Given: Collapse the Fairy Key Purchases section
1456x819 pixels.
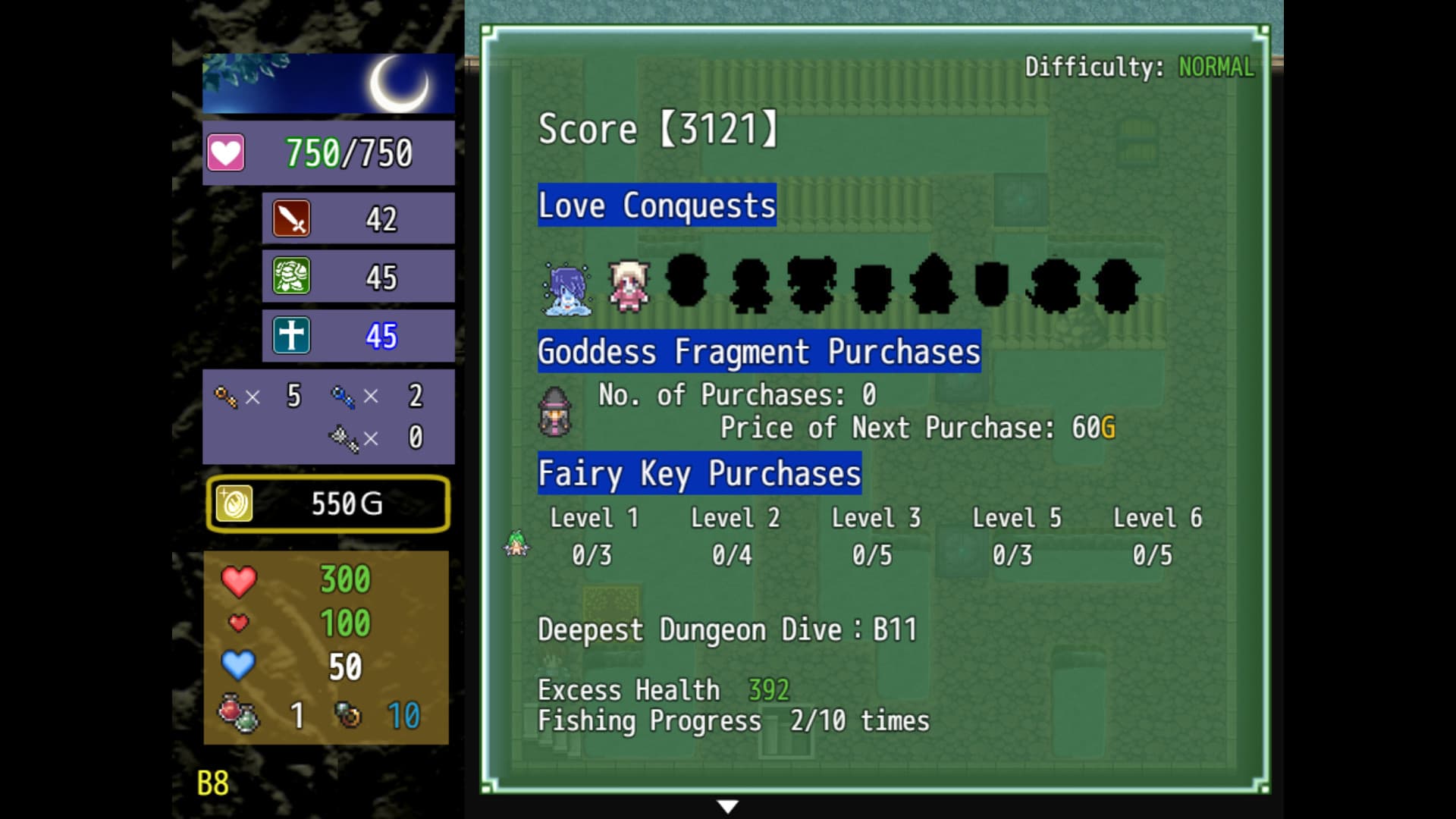Looking at the screenshot, I should (x=698, y=473).
